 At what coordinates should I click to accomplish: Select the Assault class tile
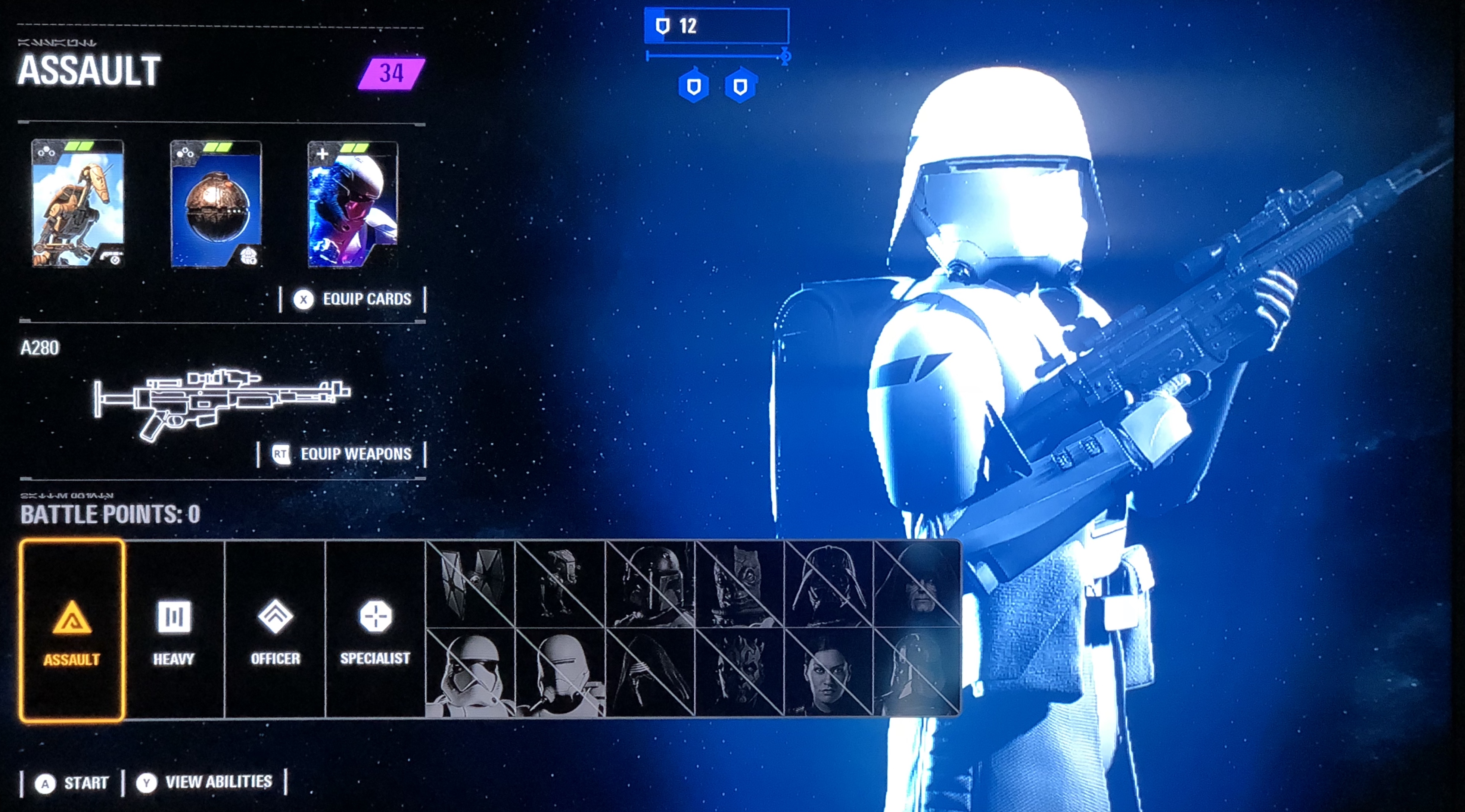pos(72,630)
